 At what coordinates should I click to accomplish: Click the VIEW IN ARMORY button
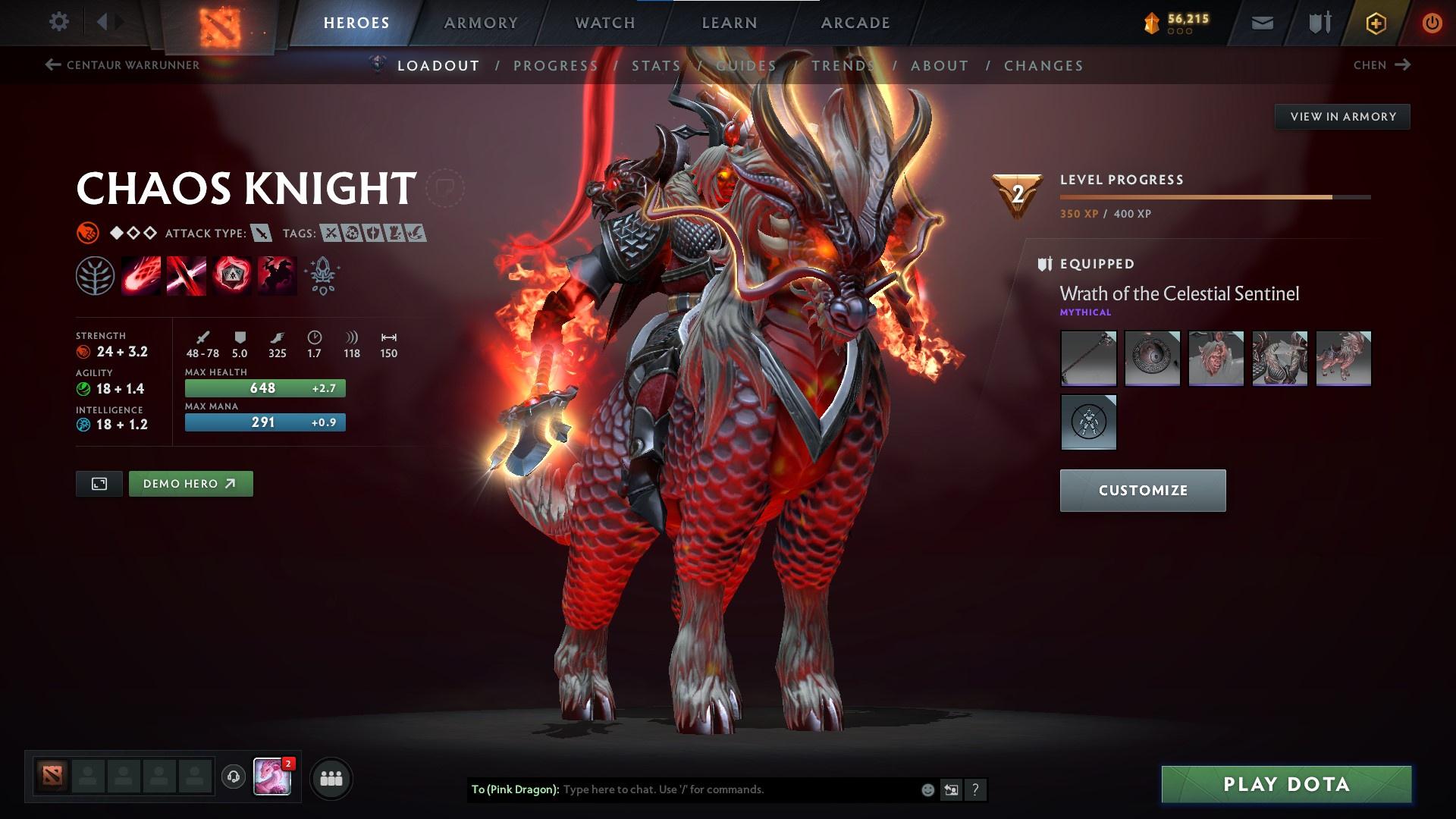tap(1342, 116)
